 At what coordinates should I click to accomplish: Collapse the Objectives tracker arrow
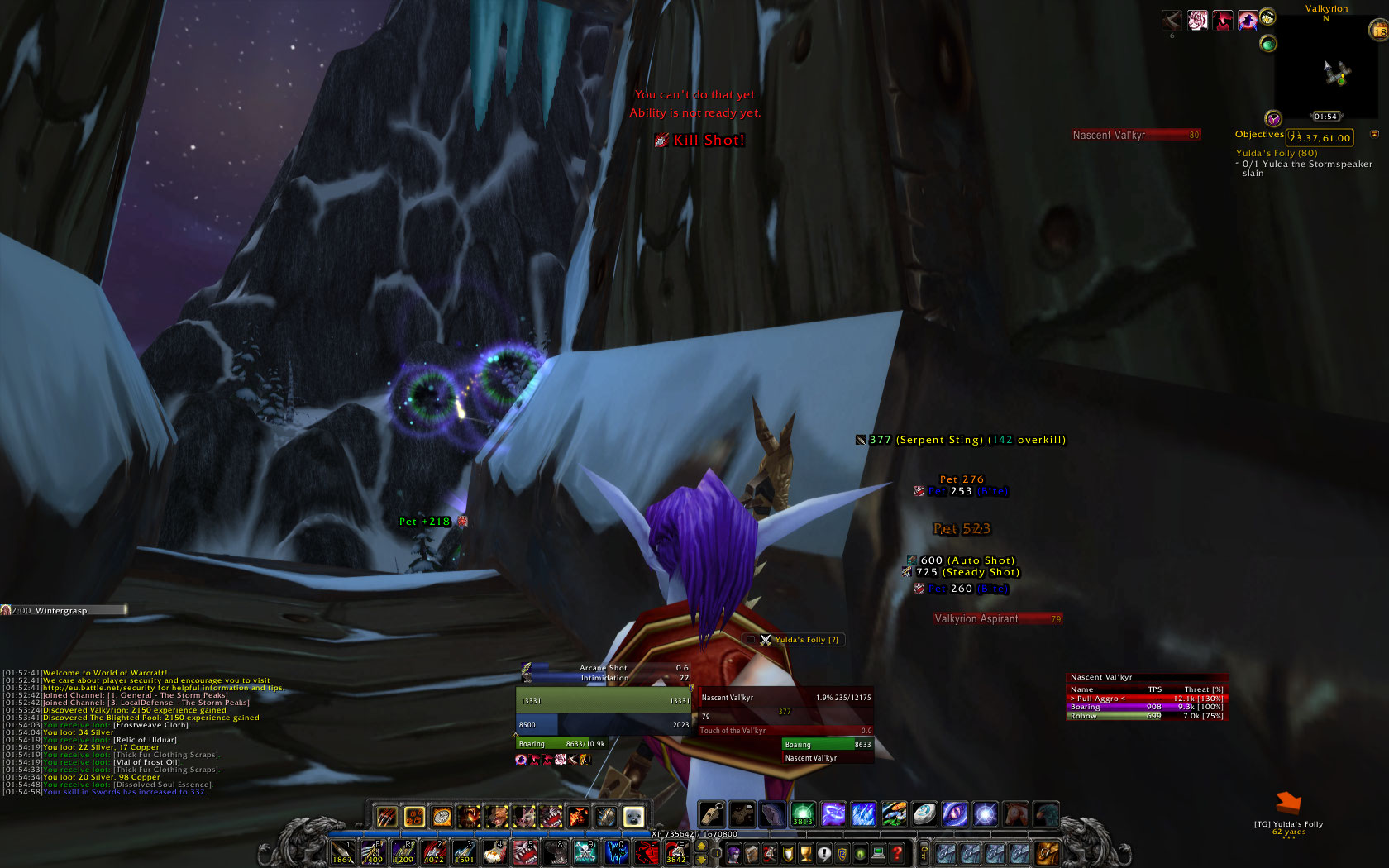[x=1375, y=134]
